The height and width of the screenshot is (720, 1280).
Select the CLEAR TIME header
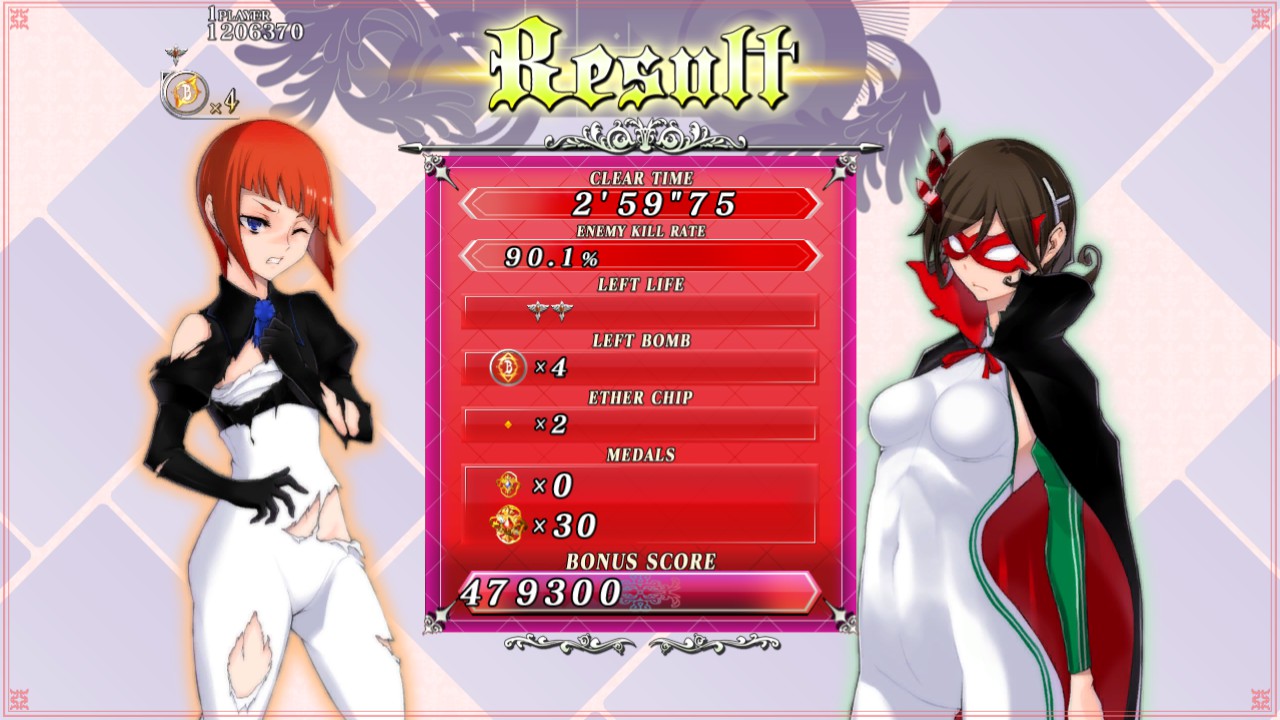click(x=640, y=178)
